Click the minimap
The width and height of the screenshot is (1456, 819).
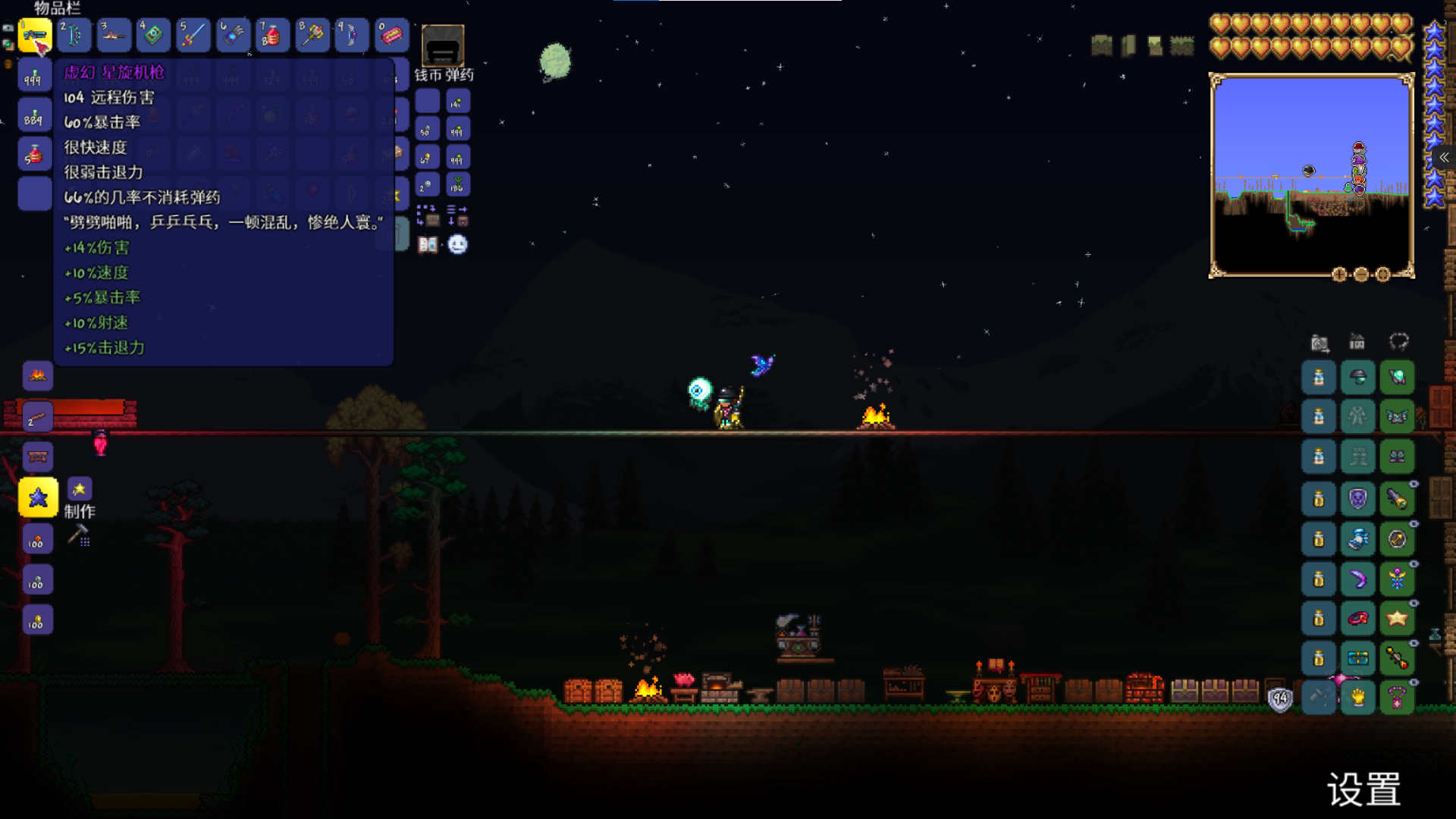tap(1310, 175)
